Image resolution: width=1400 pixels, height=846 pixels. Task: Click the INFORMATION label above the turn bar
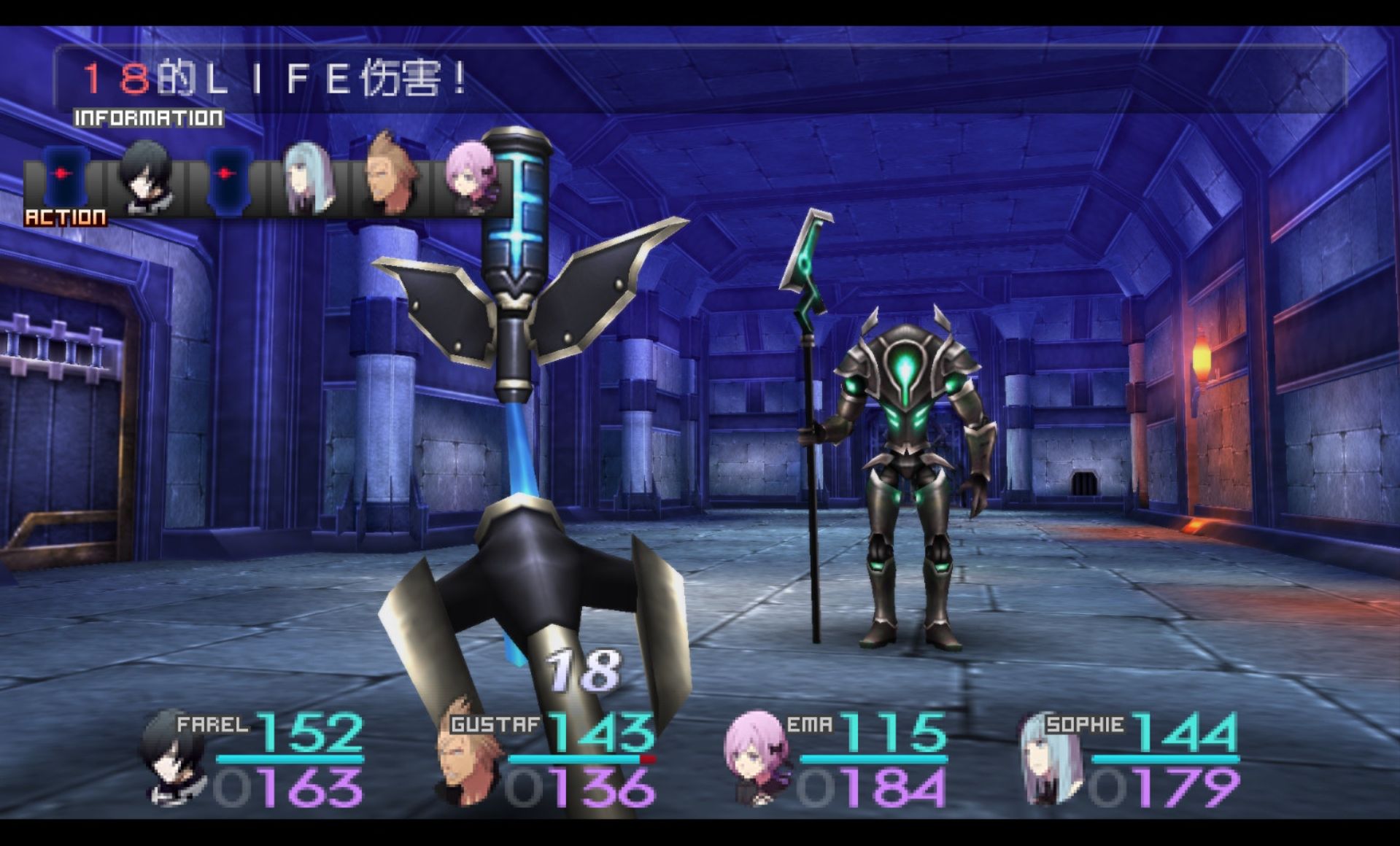(x=149, y=118)
